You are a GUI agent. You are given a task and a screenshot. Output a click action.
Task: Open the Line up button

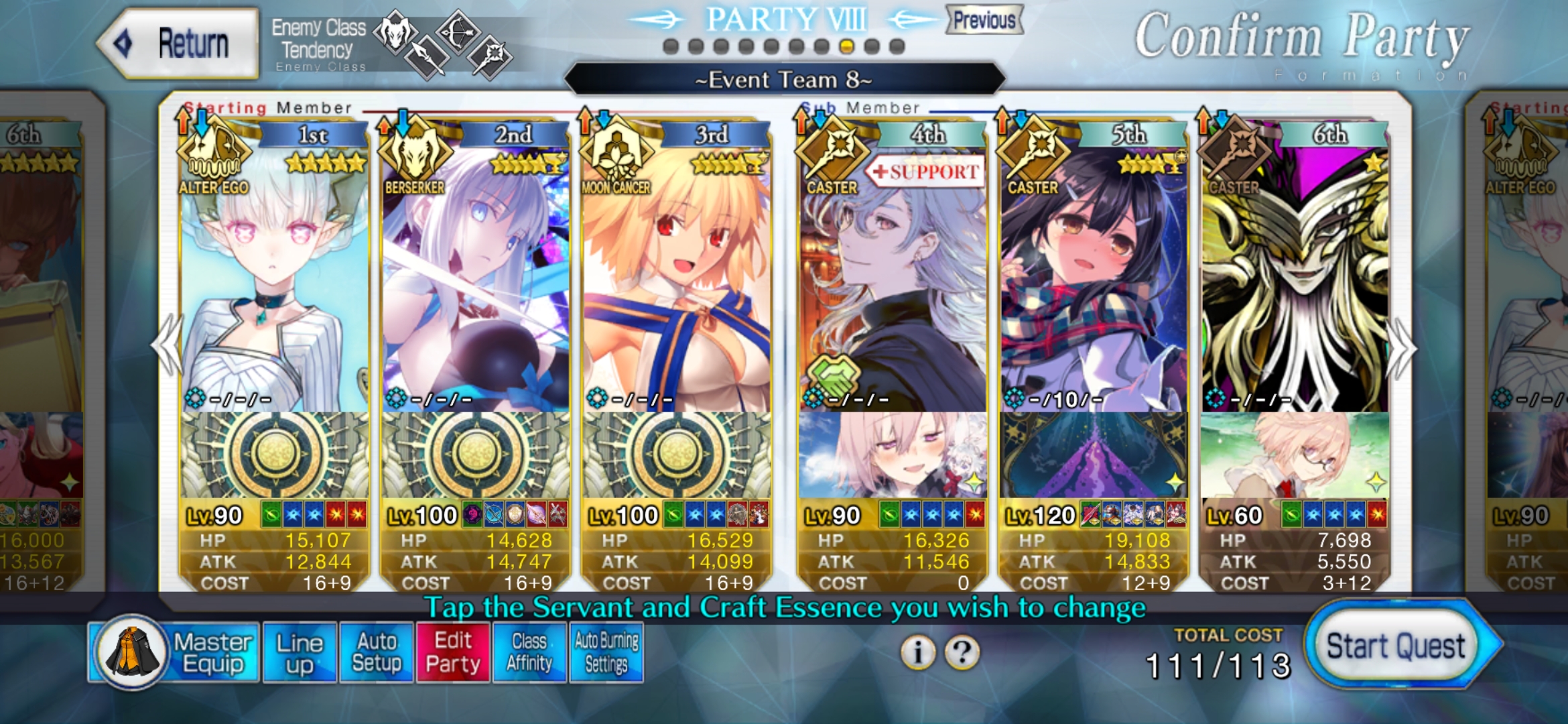tap(300, 652)
